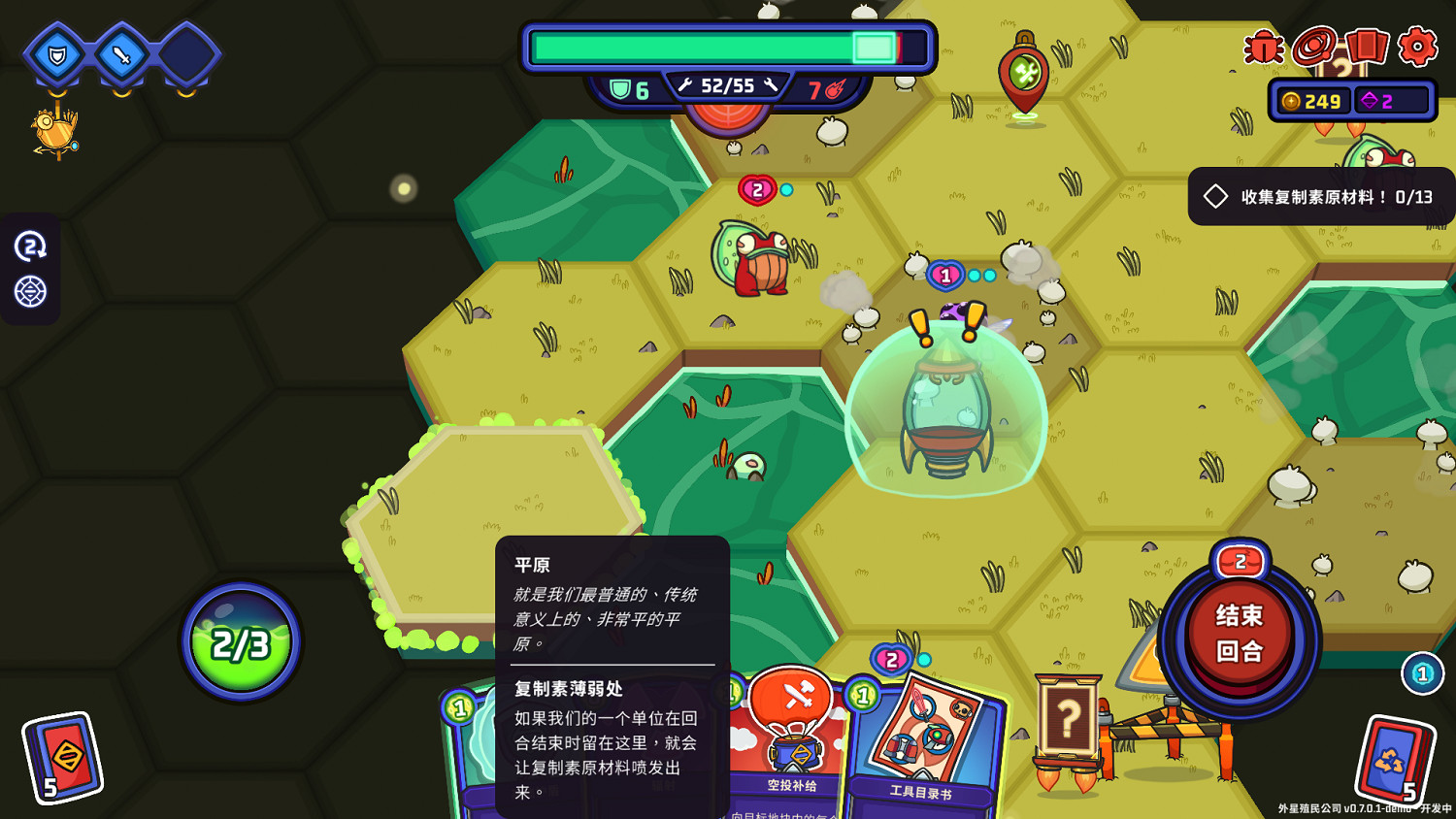Open the settings gear icon
The width and height of the screenshot is (1456, 819).
click(x=1417, y=45)
